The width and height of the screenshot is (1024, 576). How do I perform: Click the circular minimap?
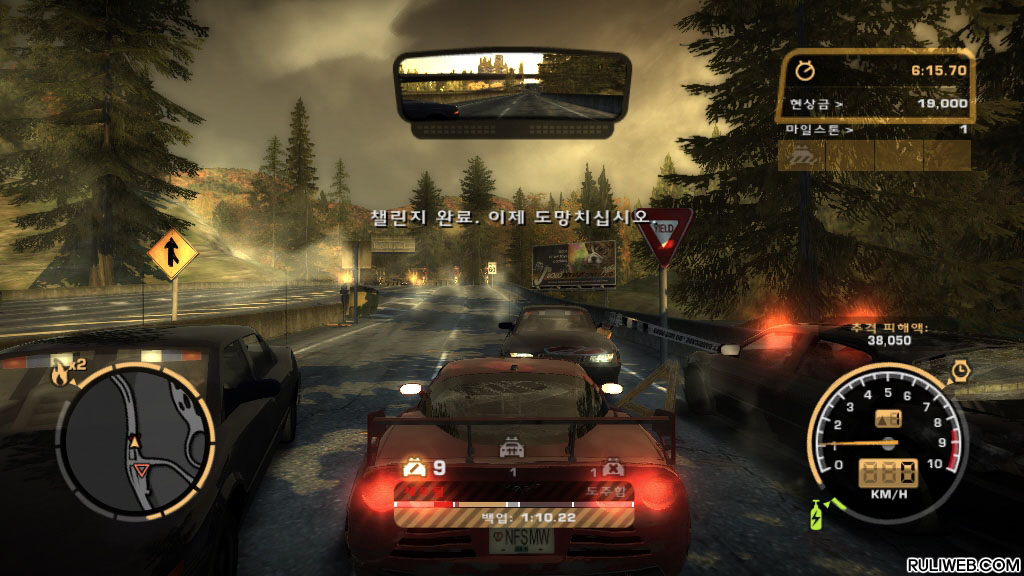coord(135,438)
